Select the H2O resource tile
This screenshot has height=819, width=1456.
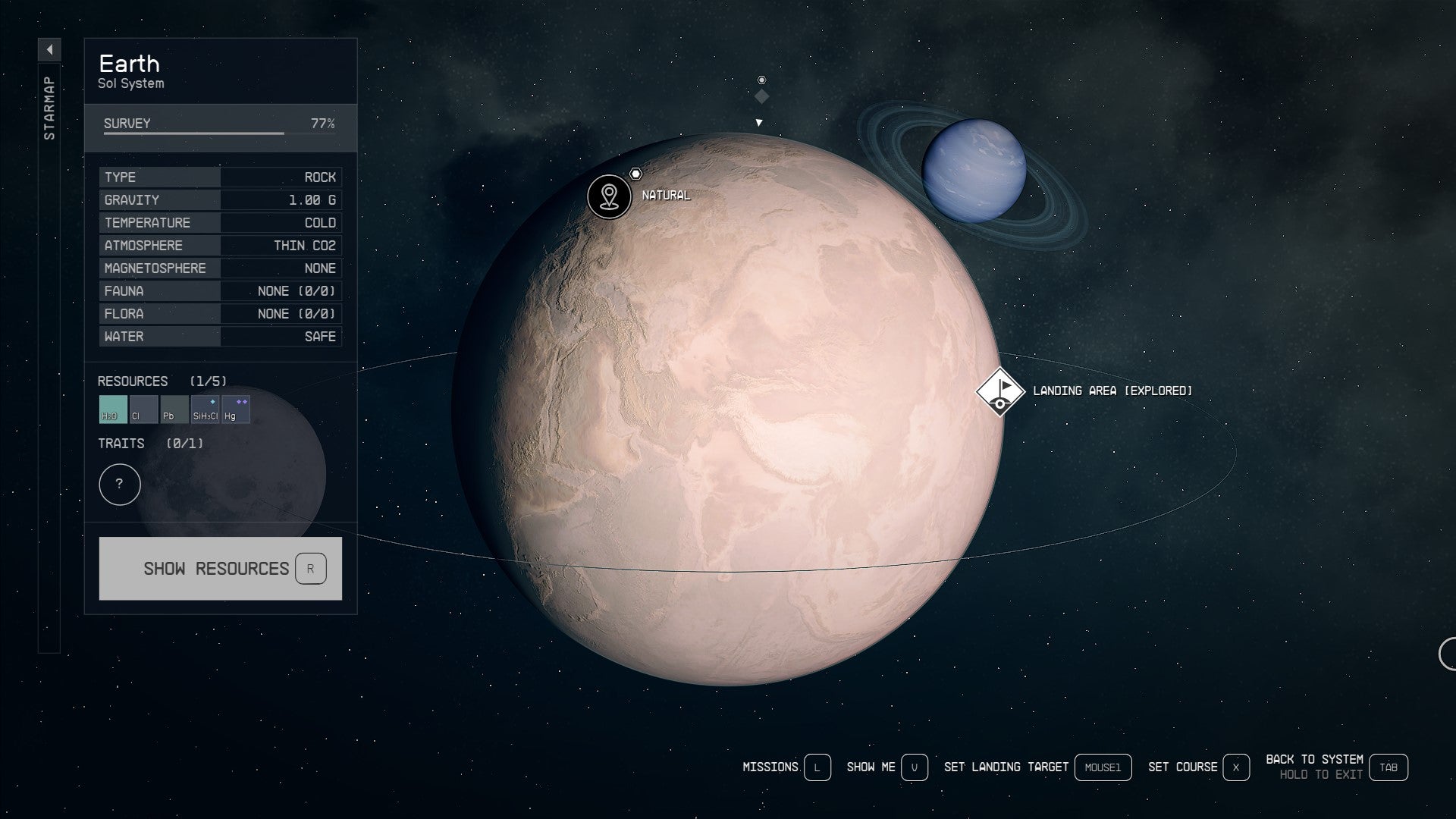113,409
